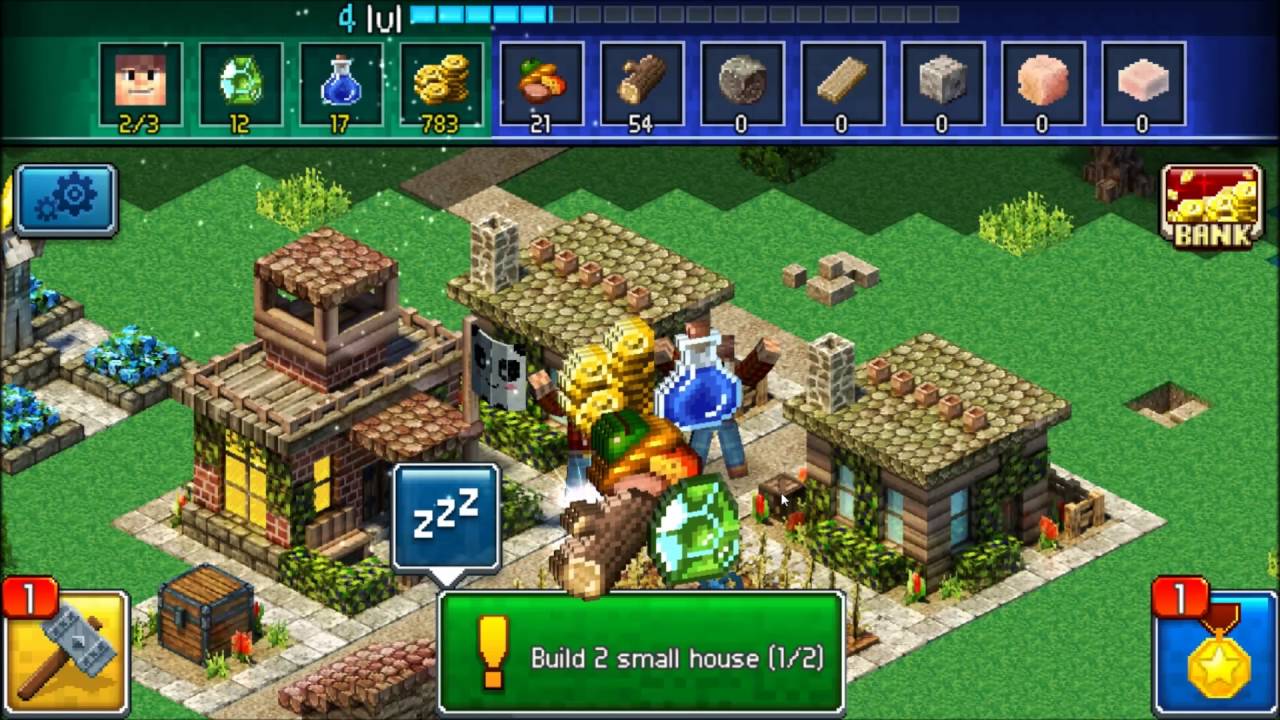Click the wooden plank resource icon
Screen dimensions: 1280x720
tap(841, 85)
